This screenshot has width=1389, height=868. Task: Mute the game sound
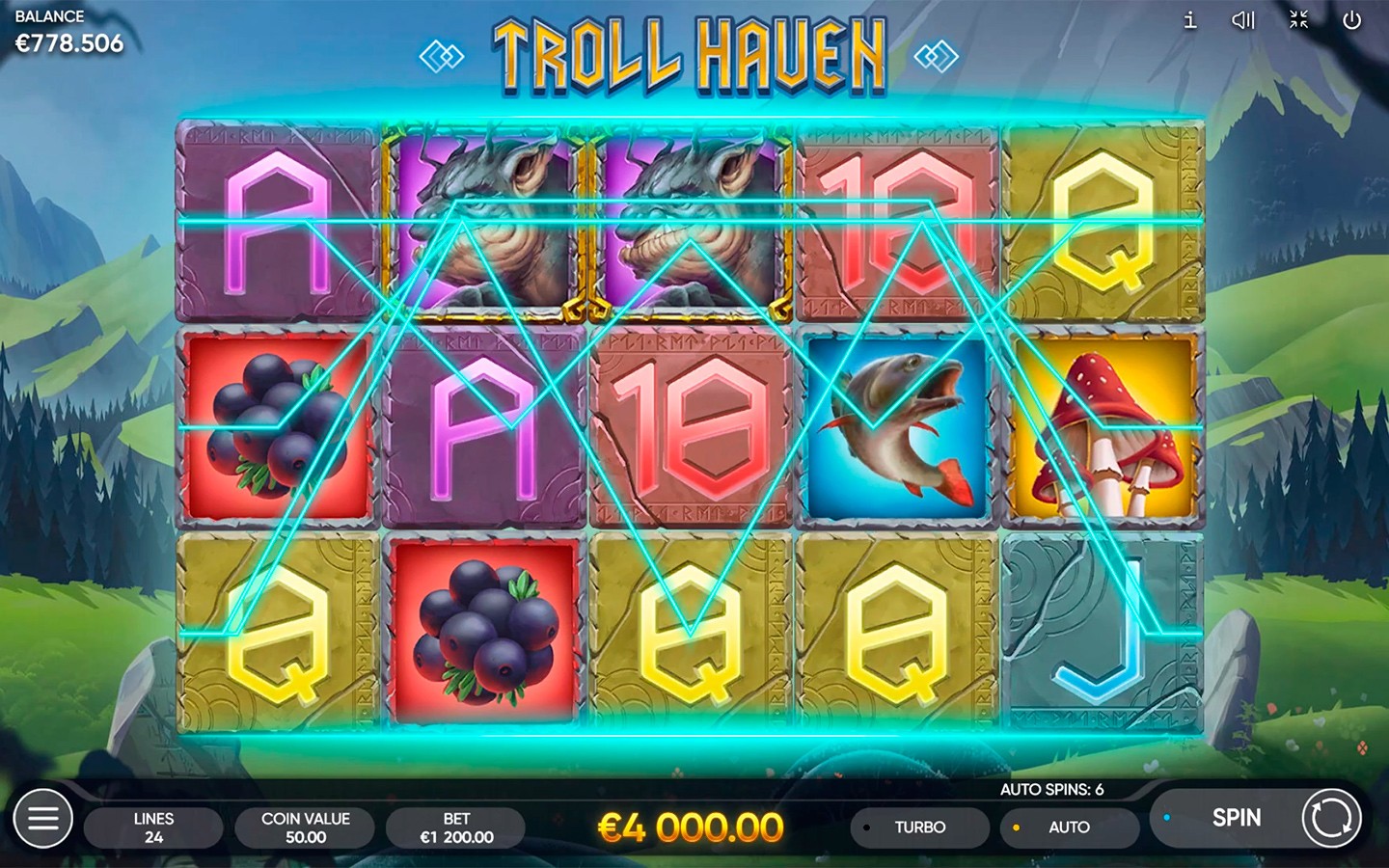pyautogui.click(x=1243, y=20)
